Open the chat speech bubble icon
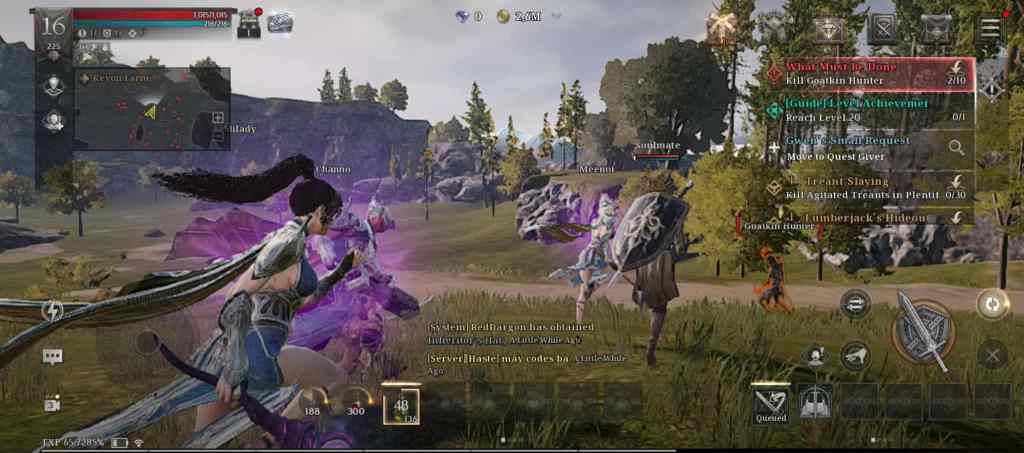The width and height of the screenshot is (1024, 453). tap(52, 356)
